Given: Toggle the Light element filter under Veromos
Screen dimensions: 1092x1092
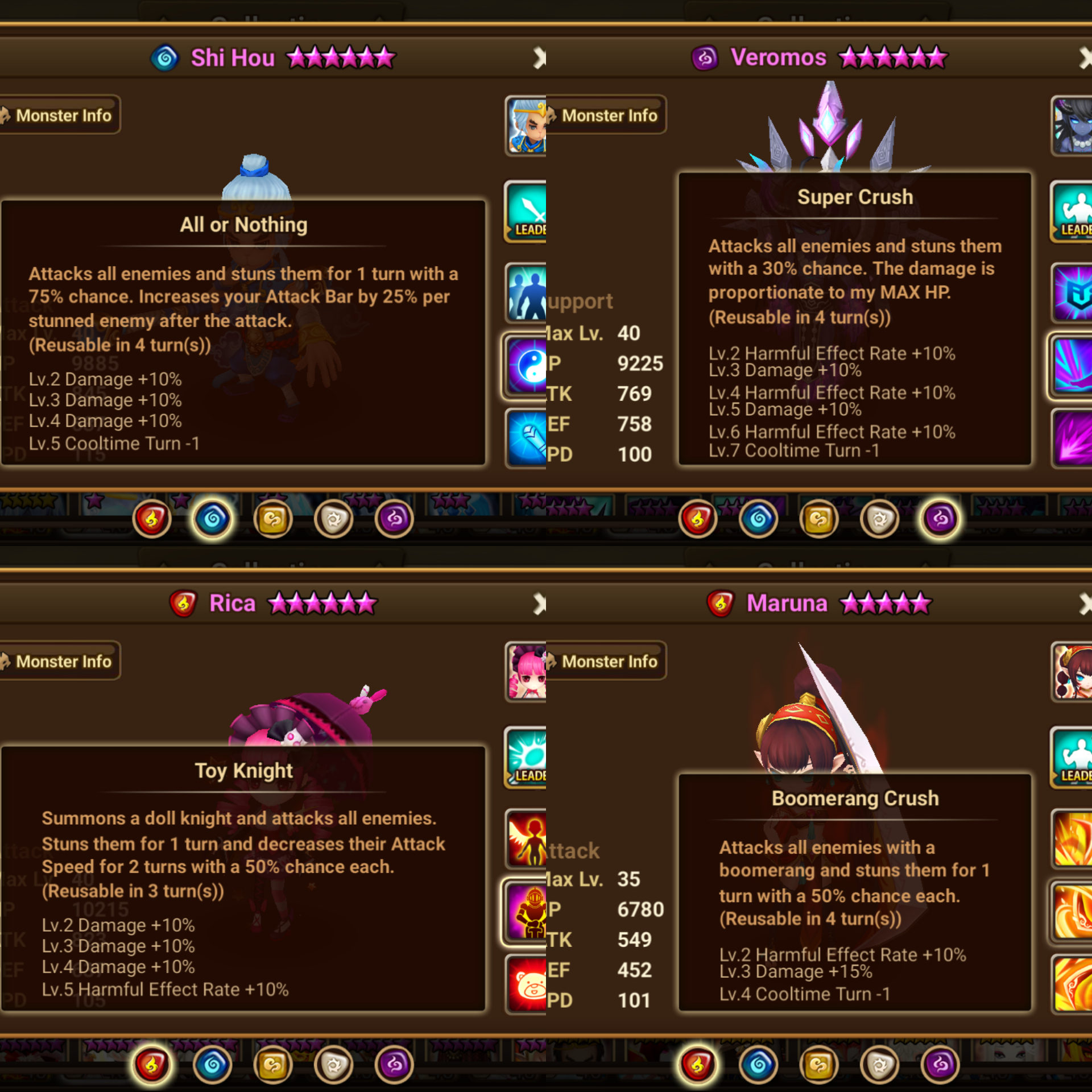Looking at the screenshot, I should point(878,519).
